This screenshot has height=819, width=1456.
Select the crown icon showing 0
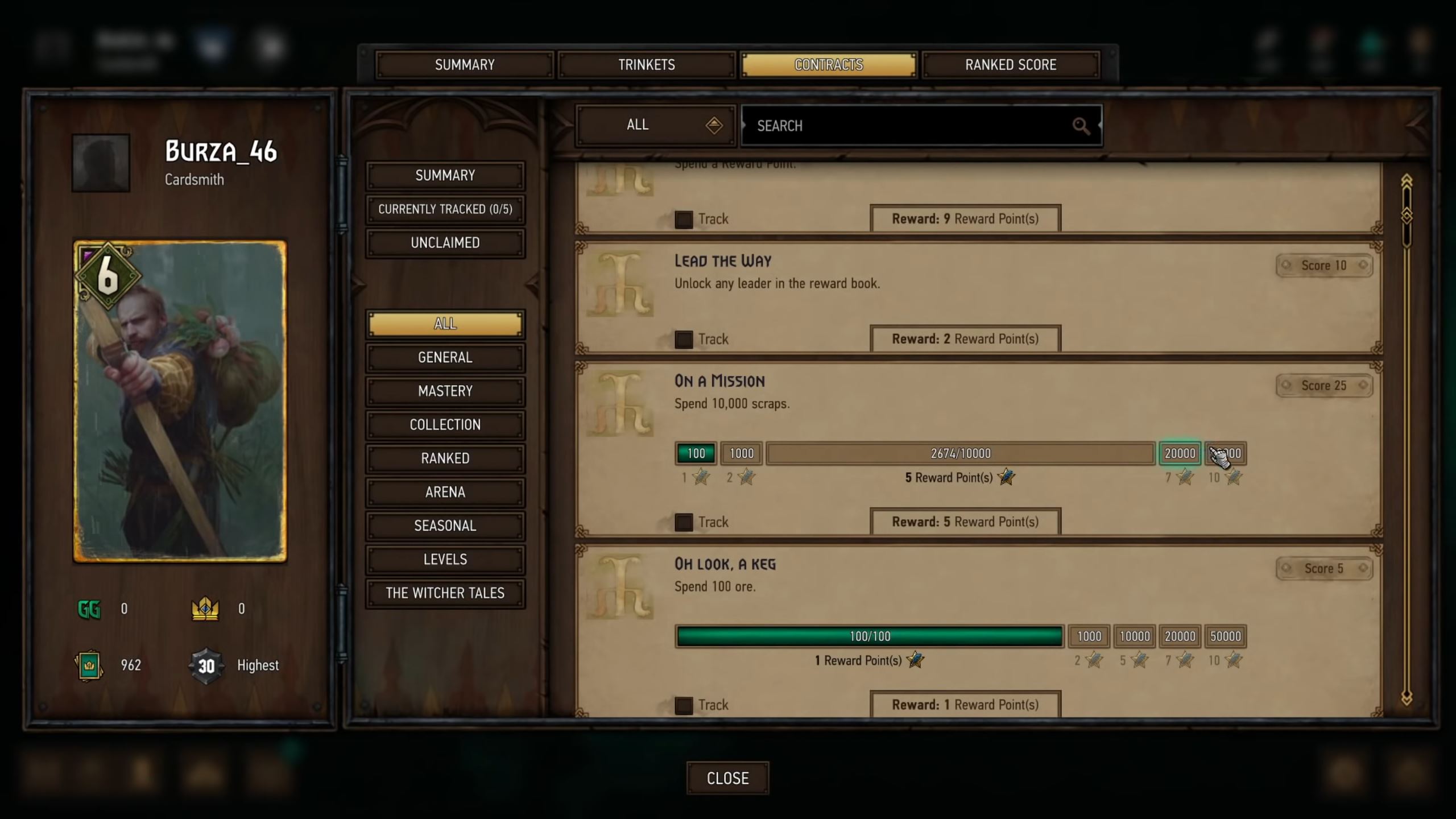point(206,608)
